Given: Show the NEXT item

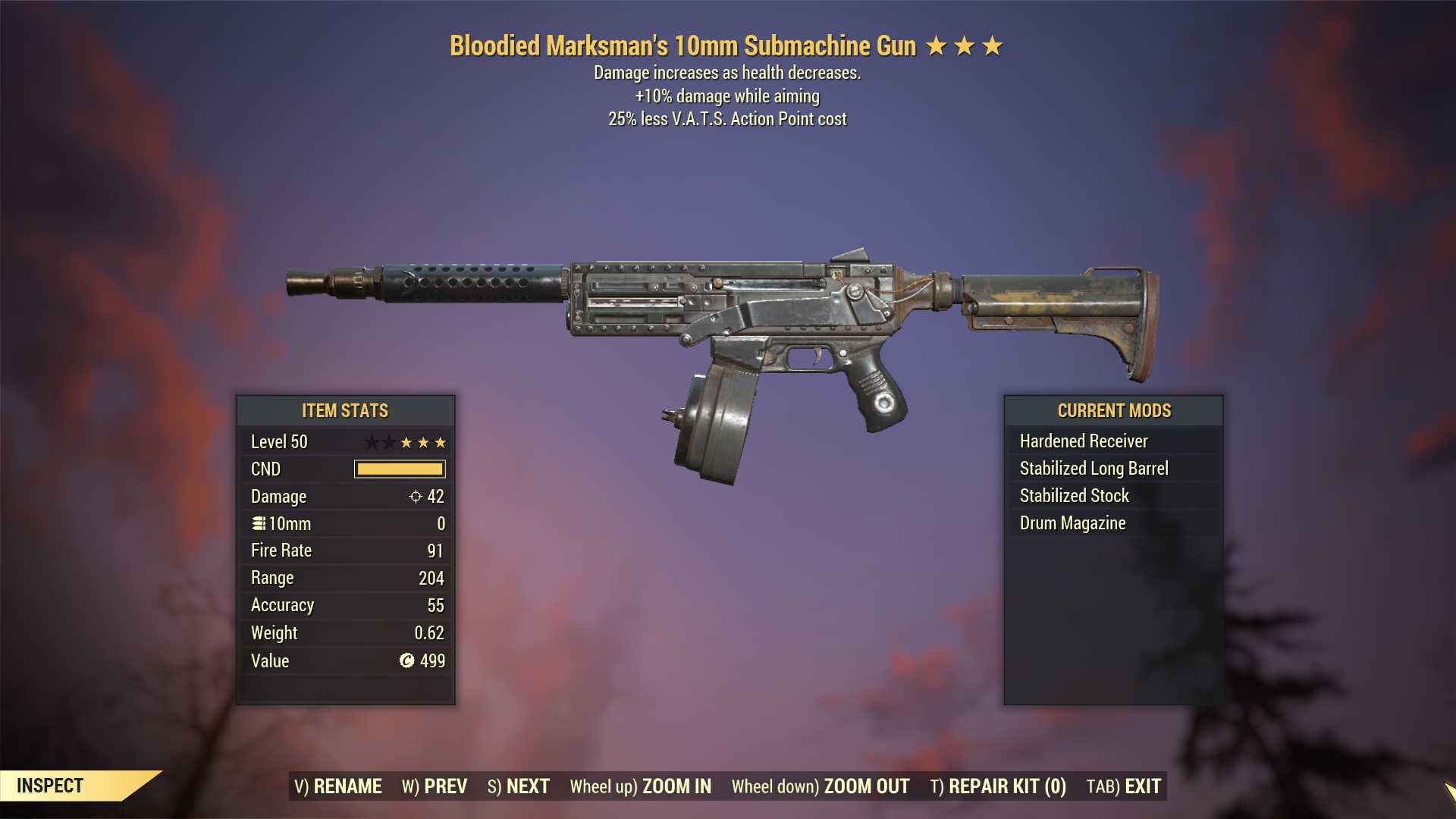Looking at the screenshot, I should click(x=519, y=786).
